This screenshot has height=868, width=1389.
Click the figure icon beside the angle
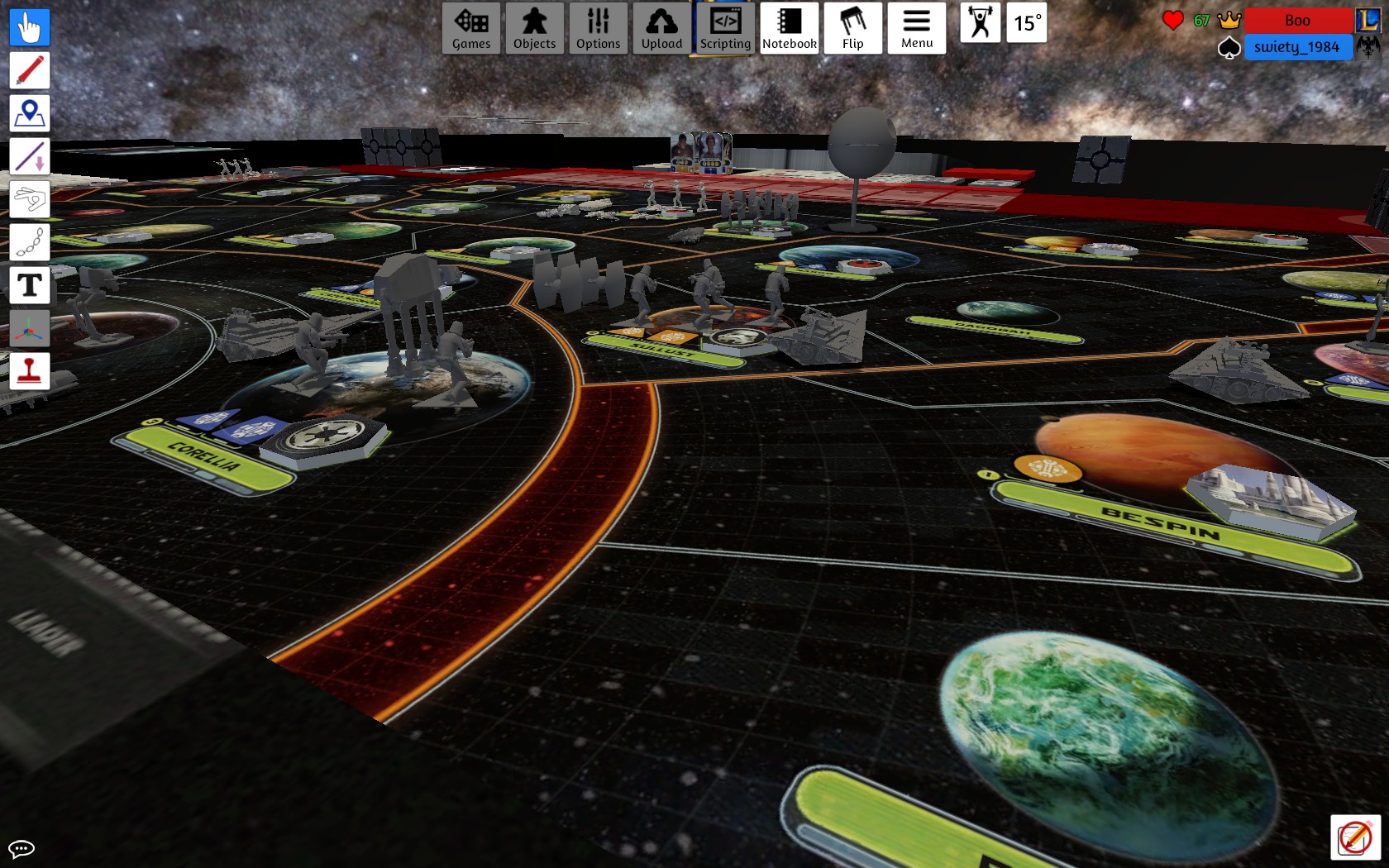[x=980, y=23]
